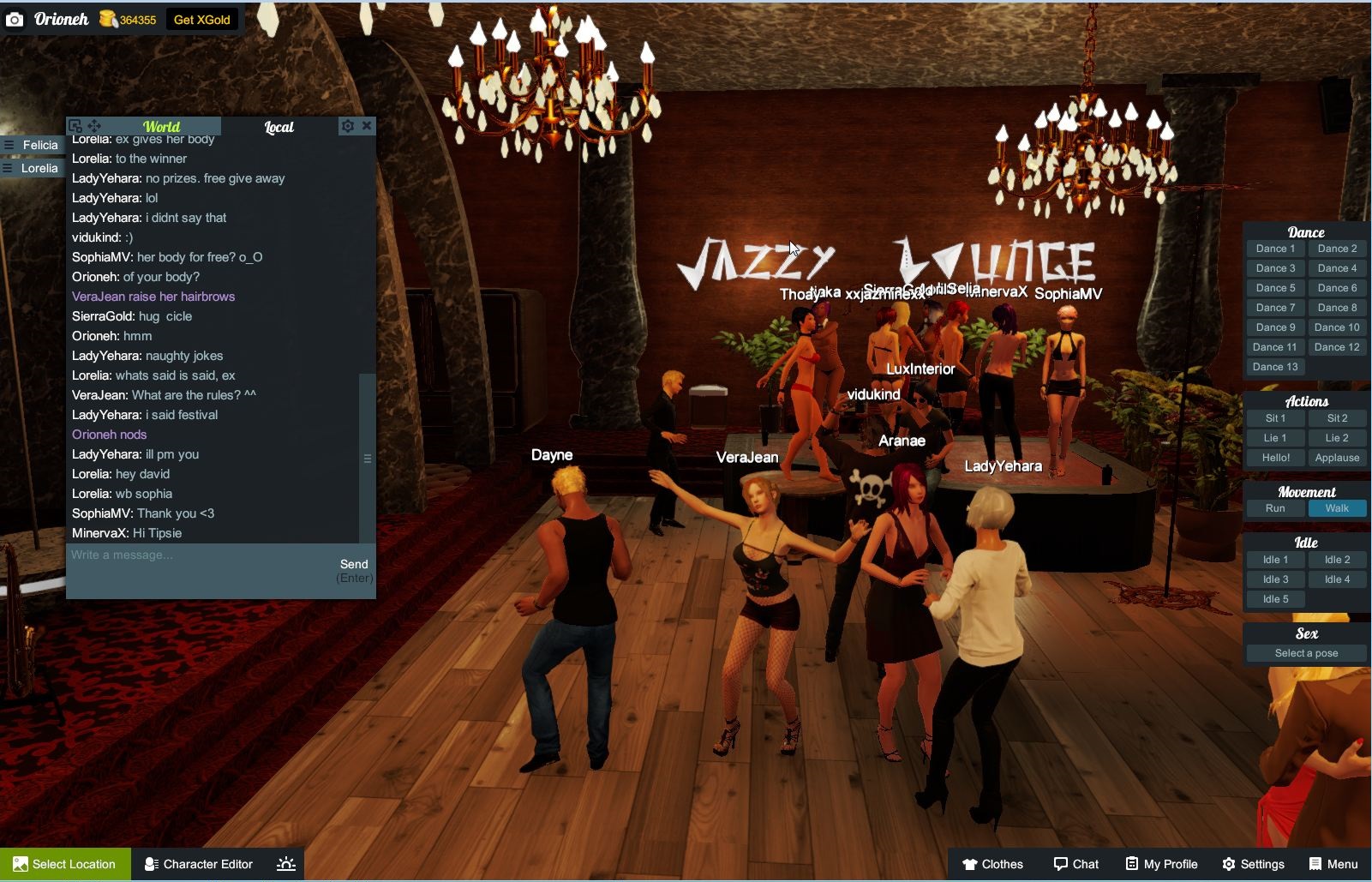The height and width of the screenshot is (882, 1372).
Task: Enable Walk movement mode
Action: 1337,507
